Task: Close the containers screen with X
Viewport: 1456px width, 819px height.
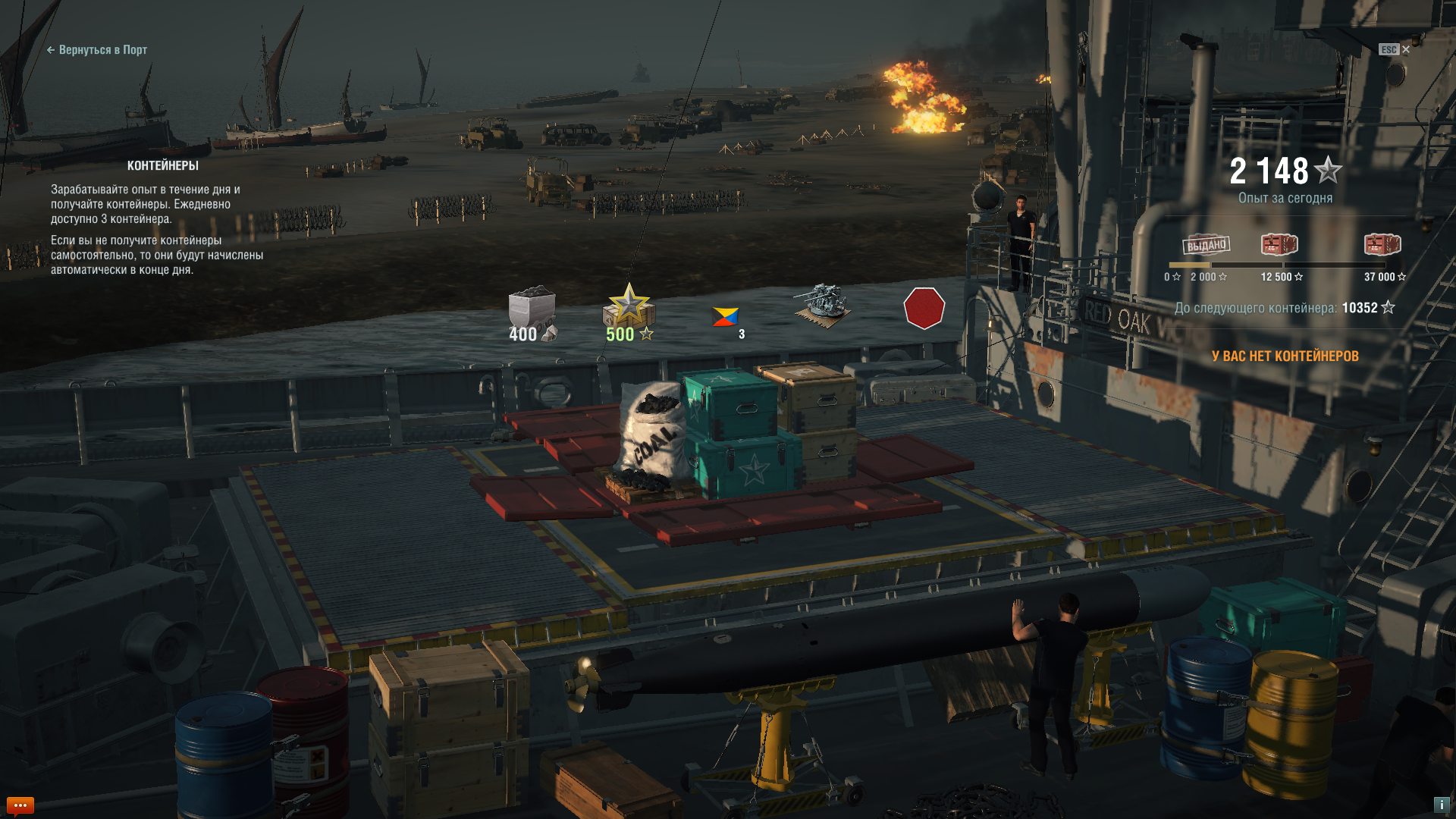Action: (x=1406, y=49)
